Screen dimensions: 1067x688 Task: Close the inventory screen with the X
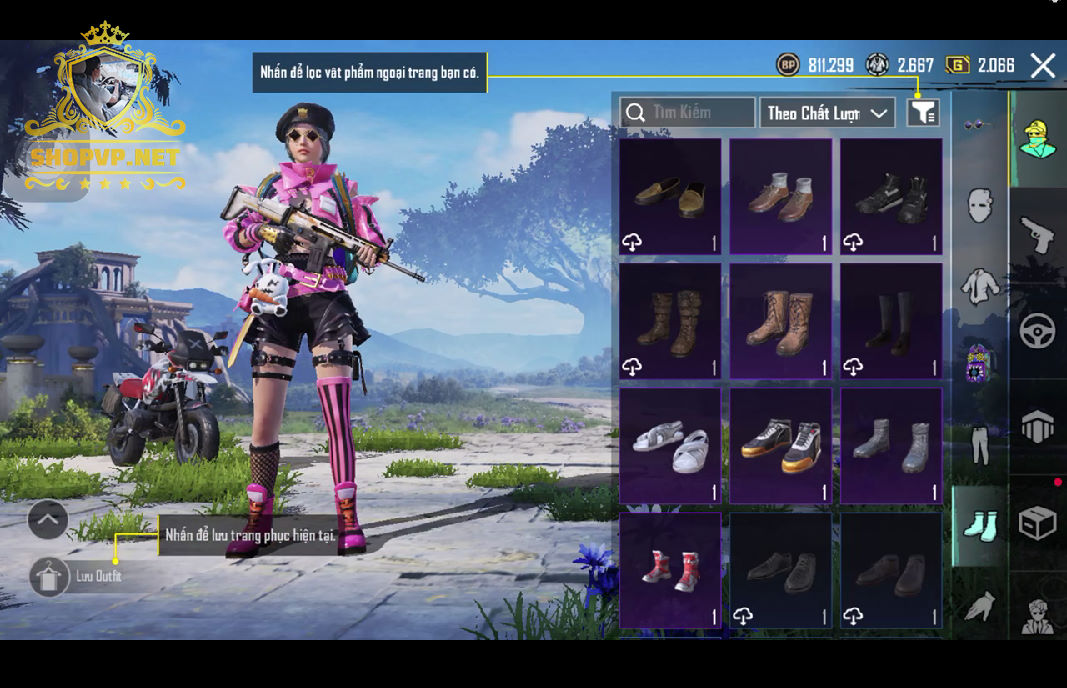[1043, 66]
